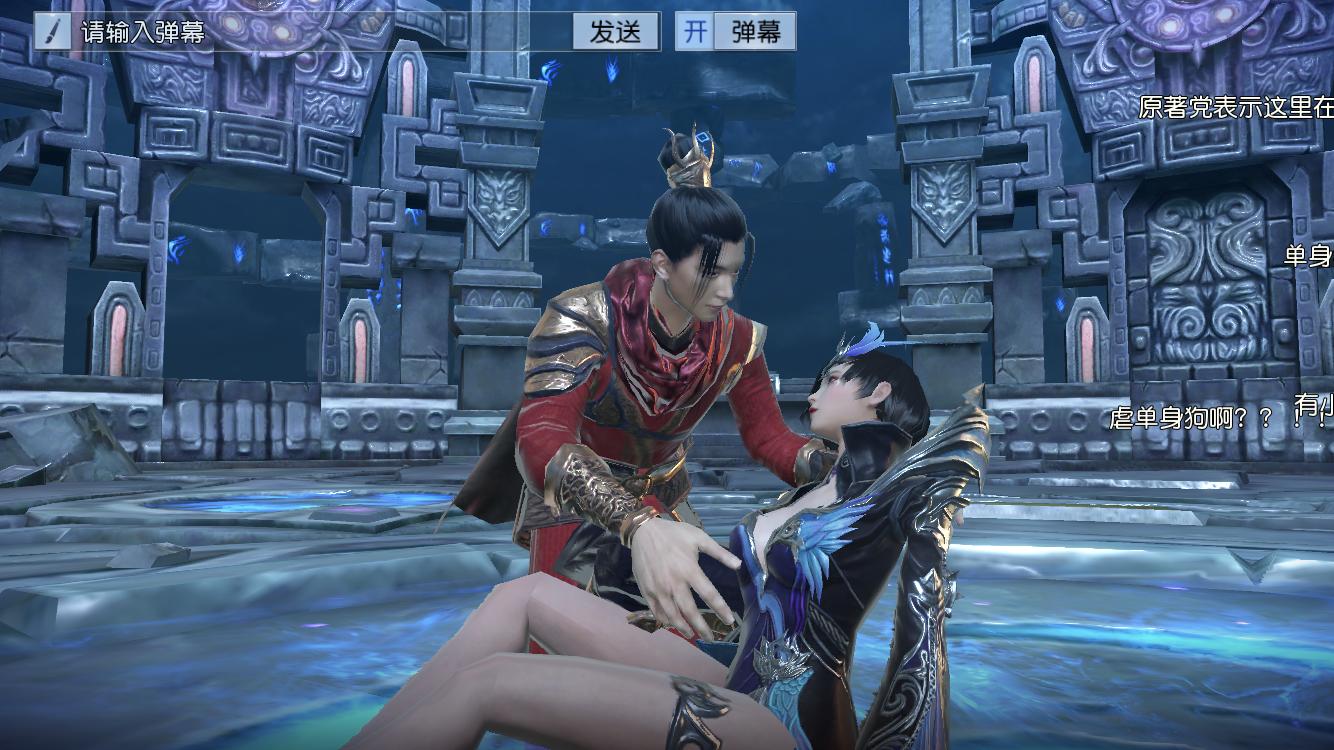Click the 发送 send button
Image resolution: width=1334 pixels, height=750 pixels.
[x=614, y=31]
